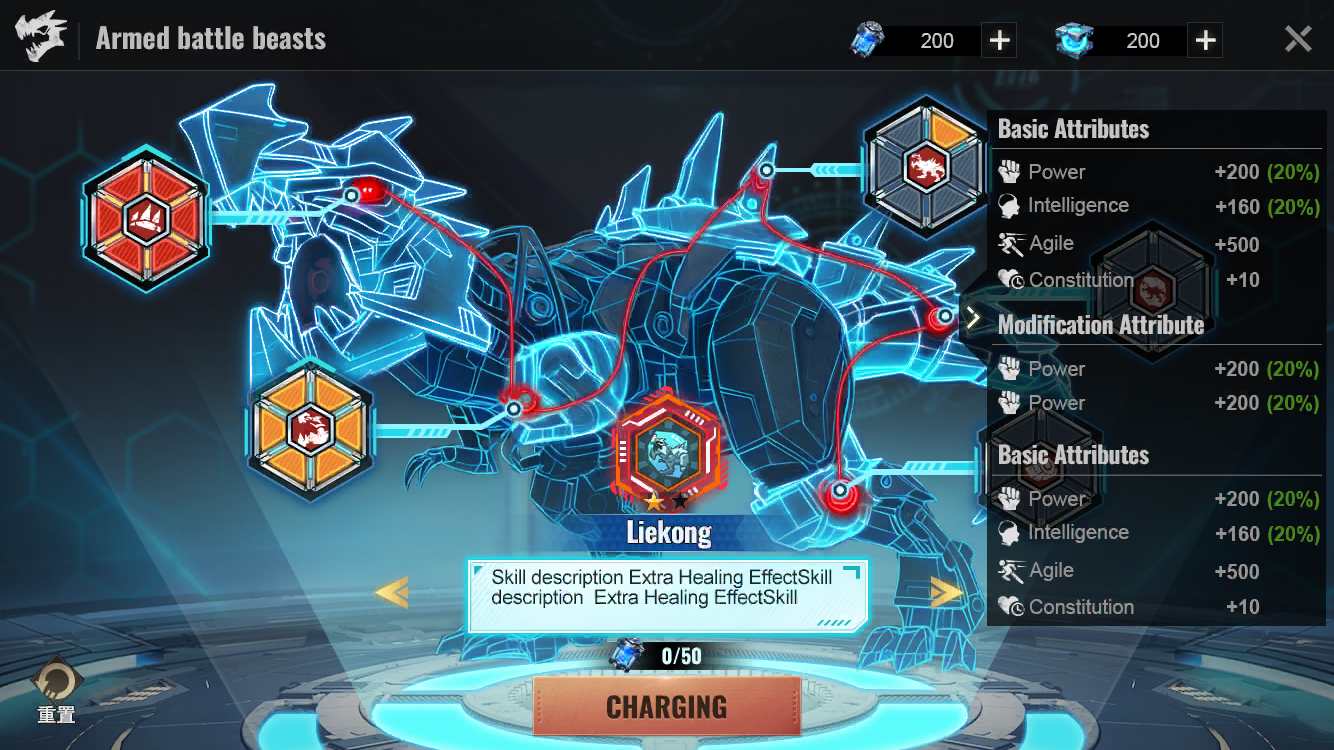Switch to the previous beast with left arrow
The height and width of the screenshot is (750, 1334).
pyautogui.click(x=391, y=593)
